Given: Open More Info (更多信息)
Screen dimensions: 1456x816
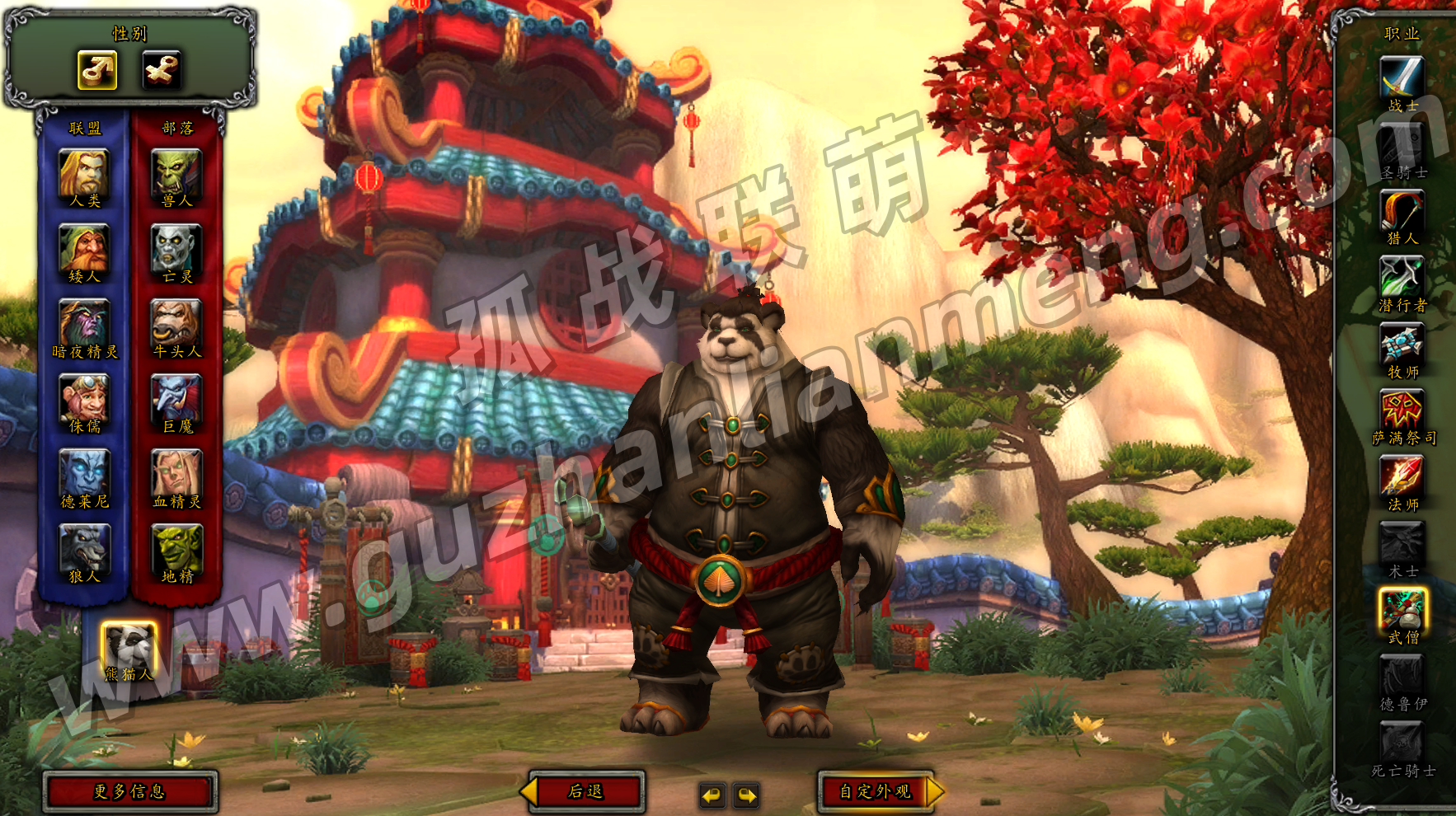Looking at the screenshot, I should tap(130, 792).
